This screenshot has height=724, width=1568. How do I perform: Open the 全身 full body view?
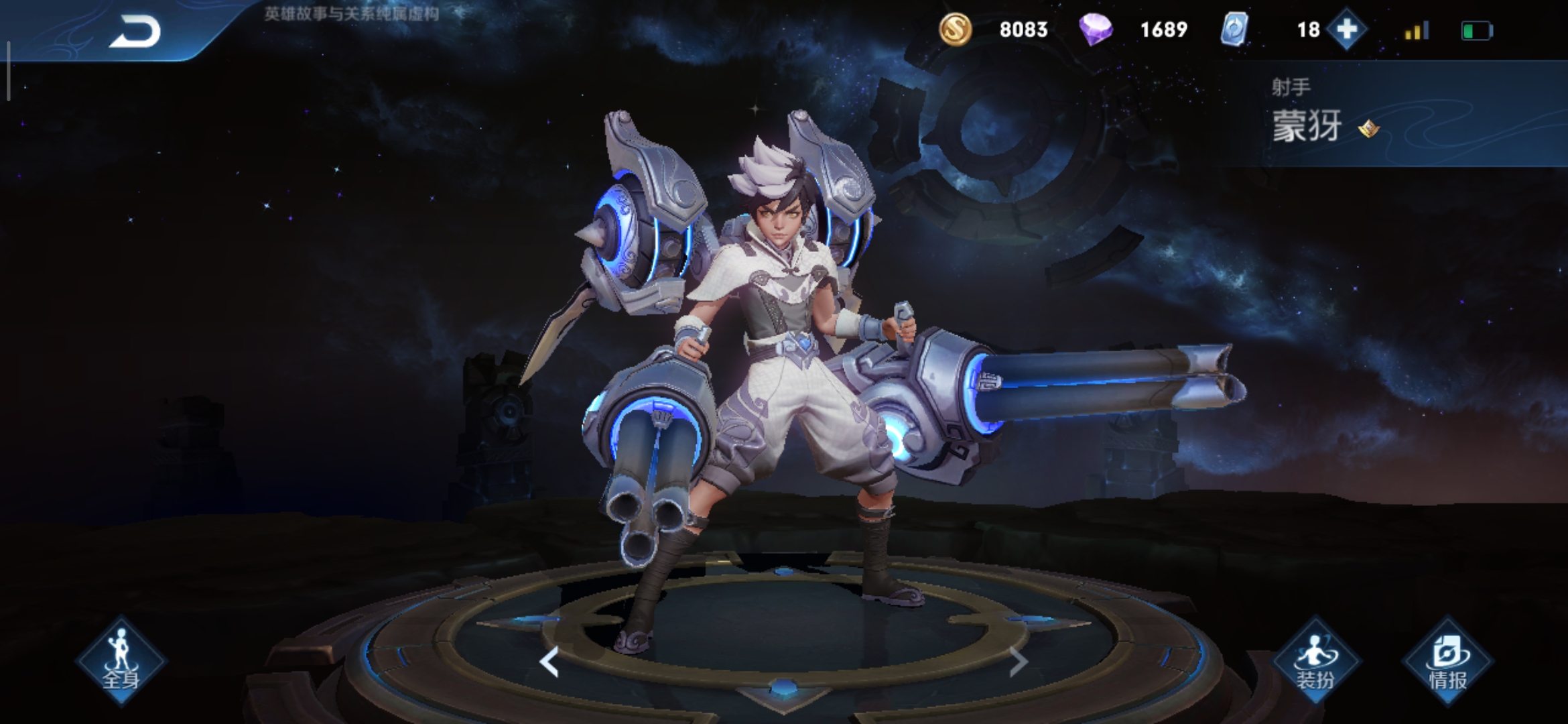(121, 661)
